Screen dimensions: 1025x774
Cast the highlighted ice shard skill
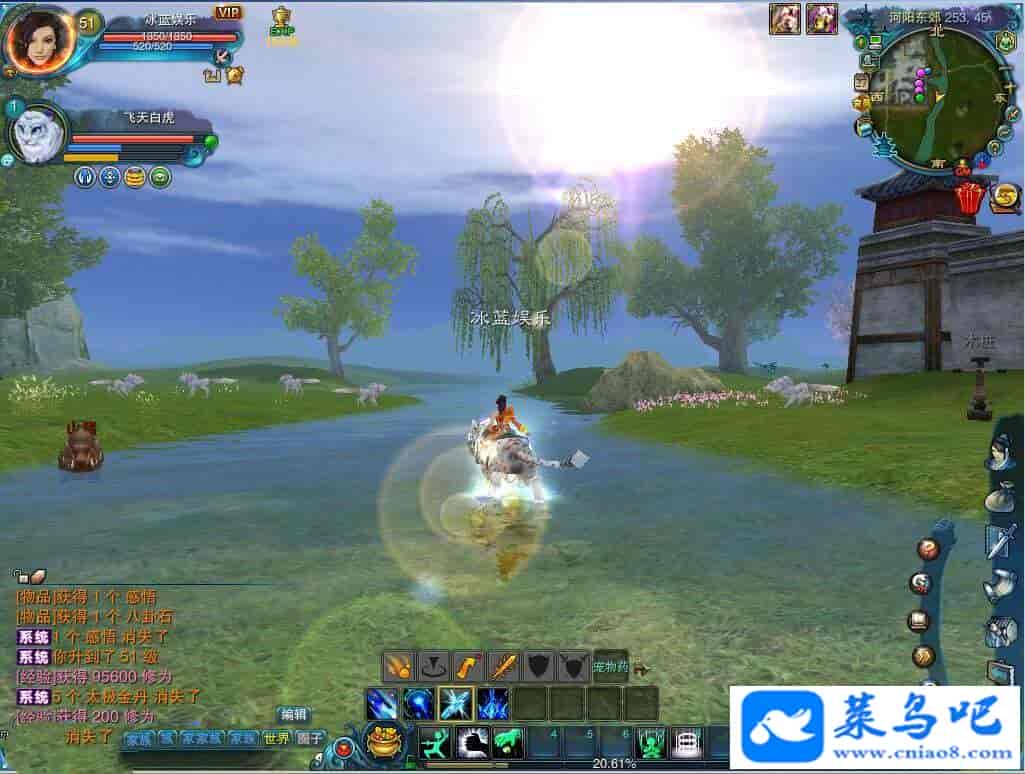point(455,703)
